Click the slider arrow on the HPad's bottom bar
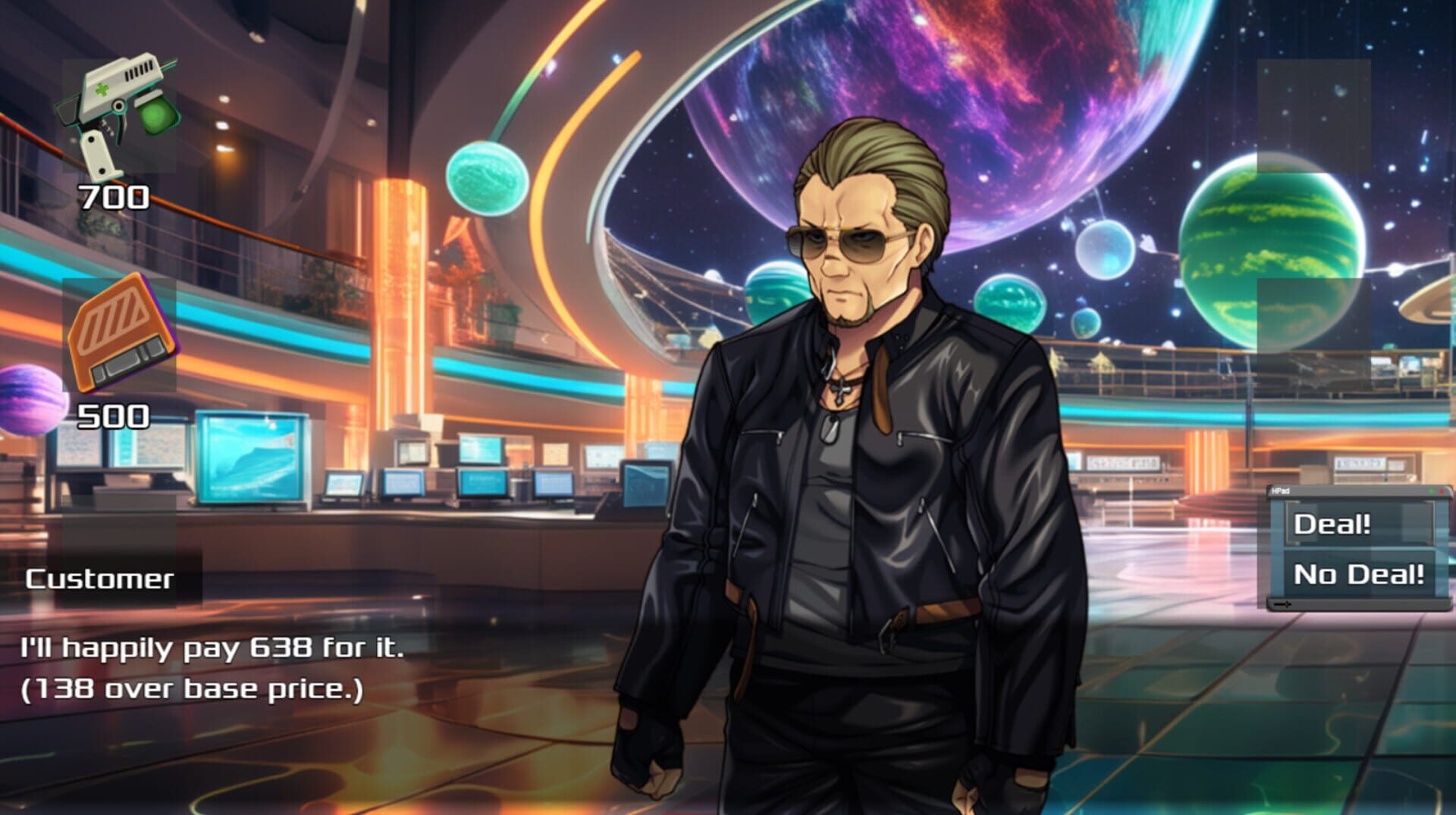This screenshot has width=1456, height=815. point(1283,603)
